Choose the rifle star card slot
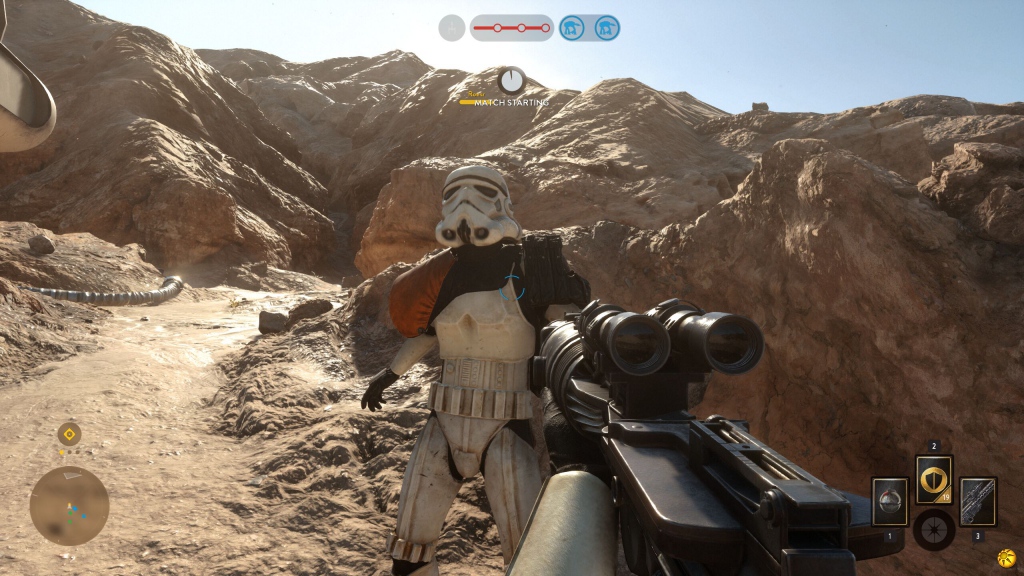Viewport: 1024px width, 576px height. tap(977, 501)
